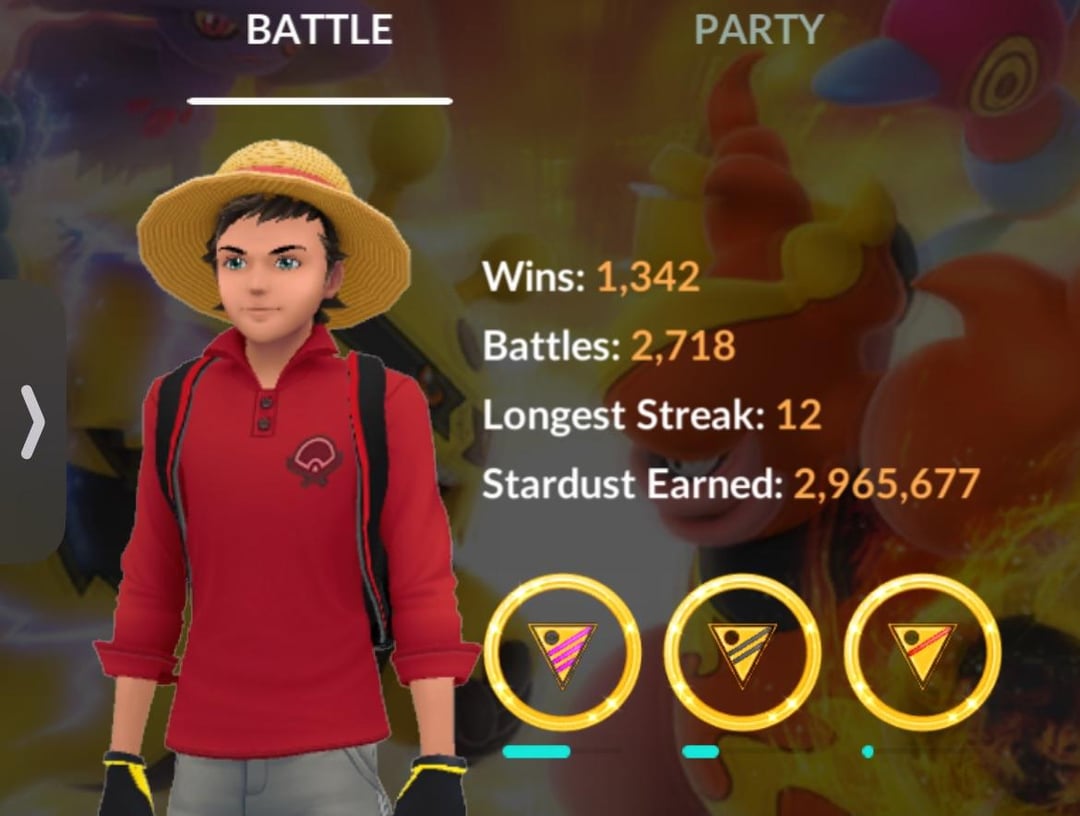This screenshot has height=816, width=1080.
Task: Select the Battle tab
Action: pyautogui.click(x=319, y=31)
